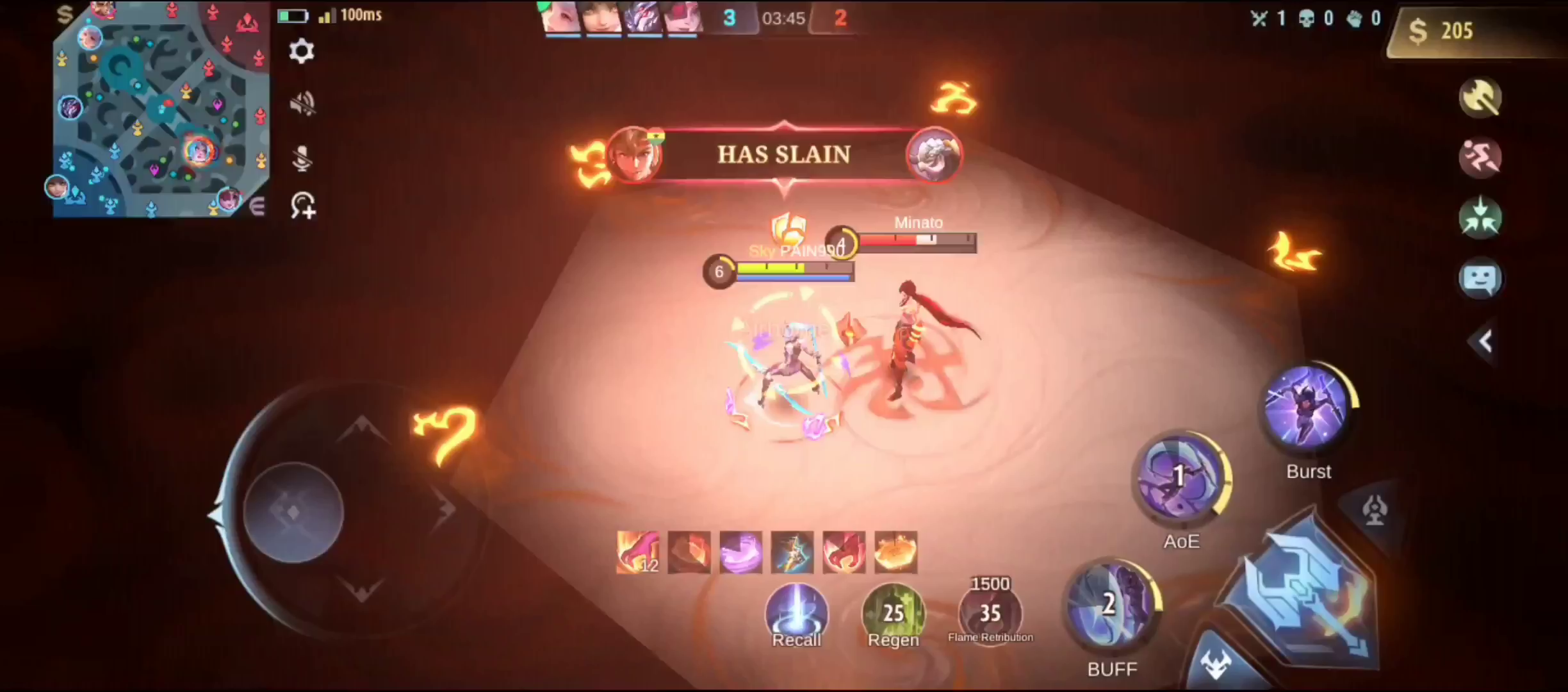The height and width of the screenshot is (692, 1568).
Task: Trigger the Flame Retribution skill
Action: coord(990,612)
